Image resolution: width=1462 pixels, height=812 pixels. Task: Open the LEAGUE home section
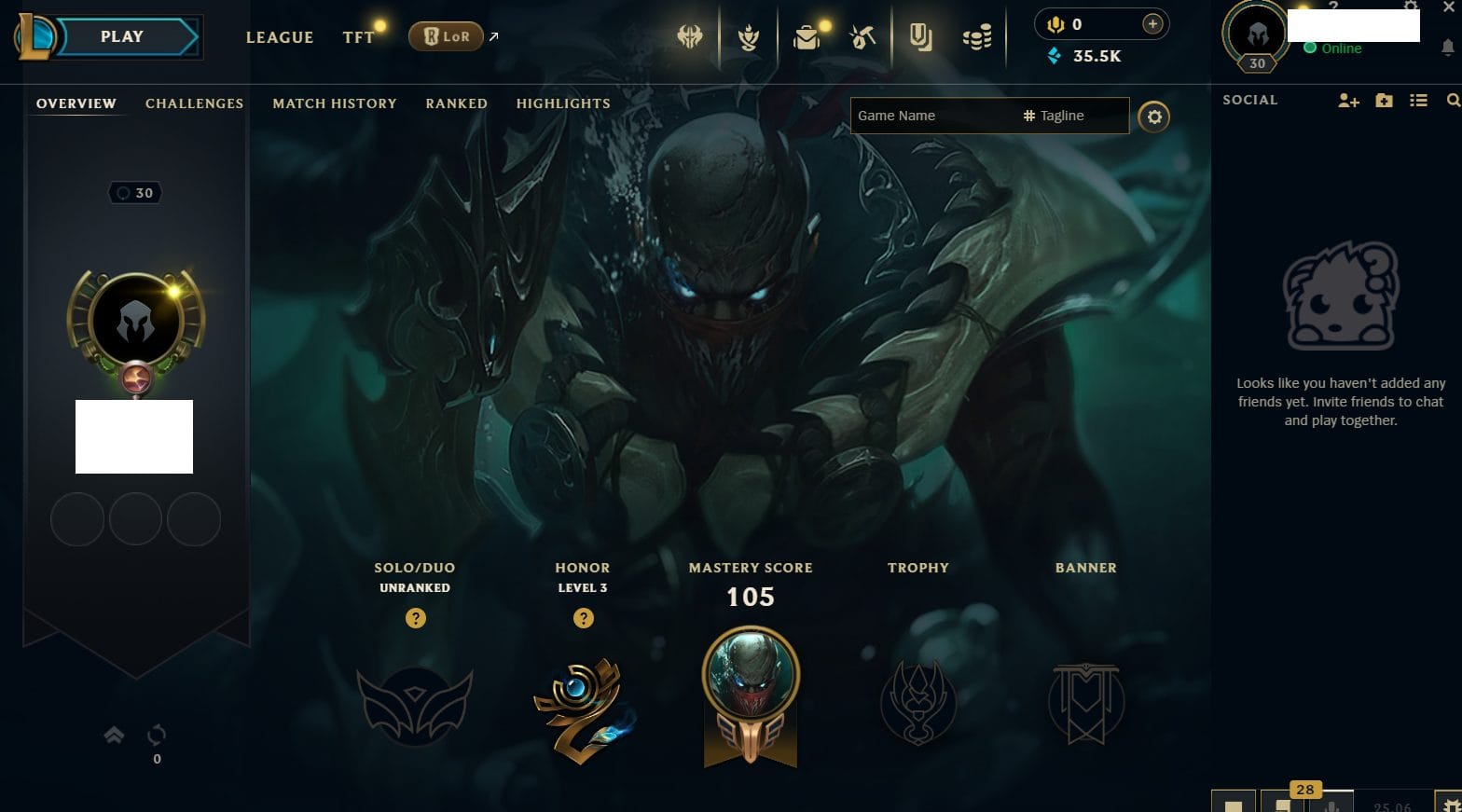(279, 37)
